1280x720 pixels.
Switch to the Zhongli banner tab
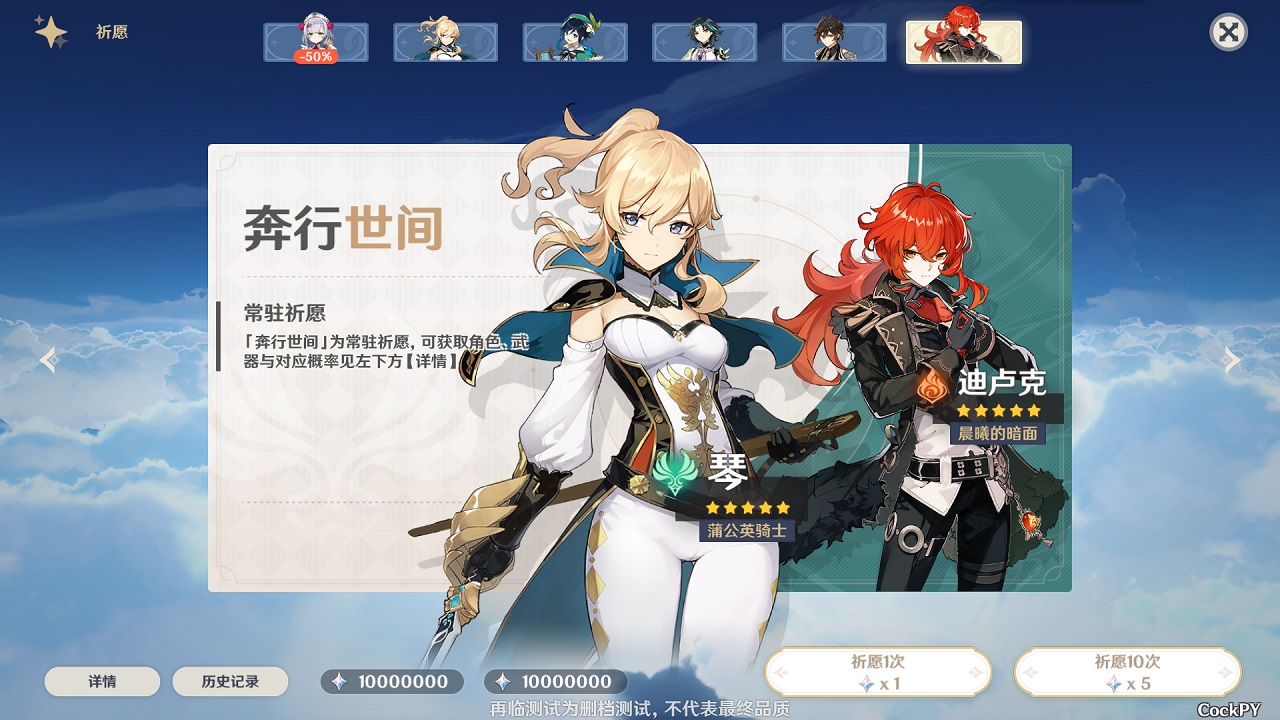[834, 42]
